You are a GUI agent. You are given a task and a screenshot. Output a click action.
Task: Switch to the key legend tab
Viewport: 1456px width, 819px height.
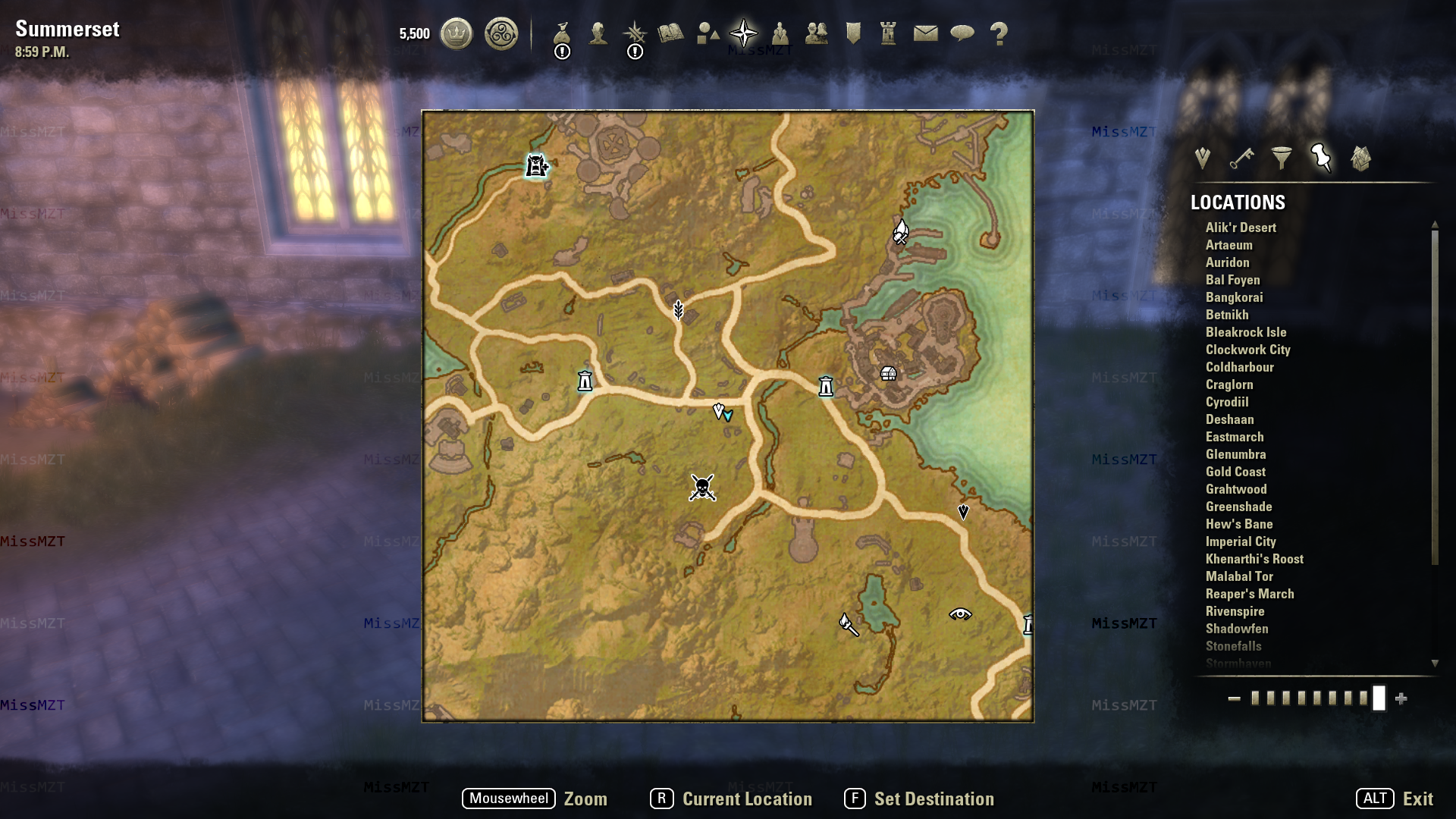pyautogui.click(x=1242, y=158)
